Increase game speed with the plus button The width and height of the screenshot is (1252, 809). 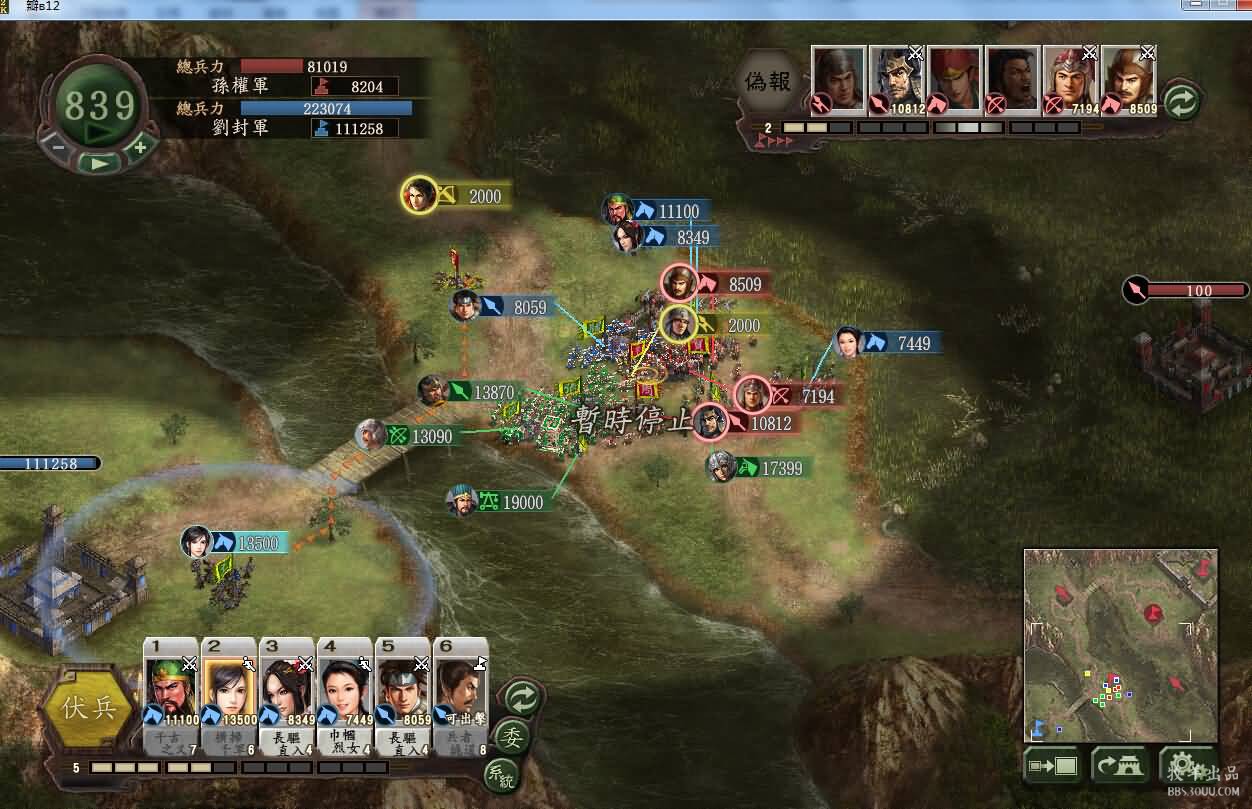pyautogui.click(x=140, y=147)
